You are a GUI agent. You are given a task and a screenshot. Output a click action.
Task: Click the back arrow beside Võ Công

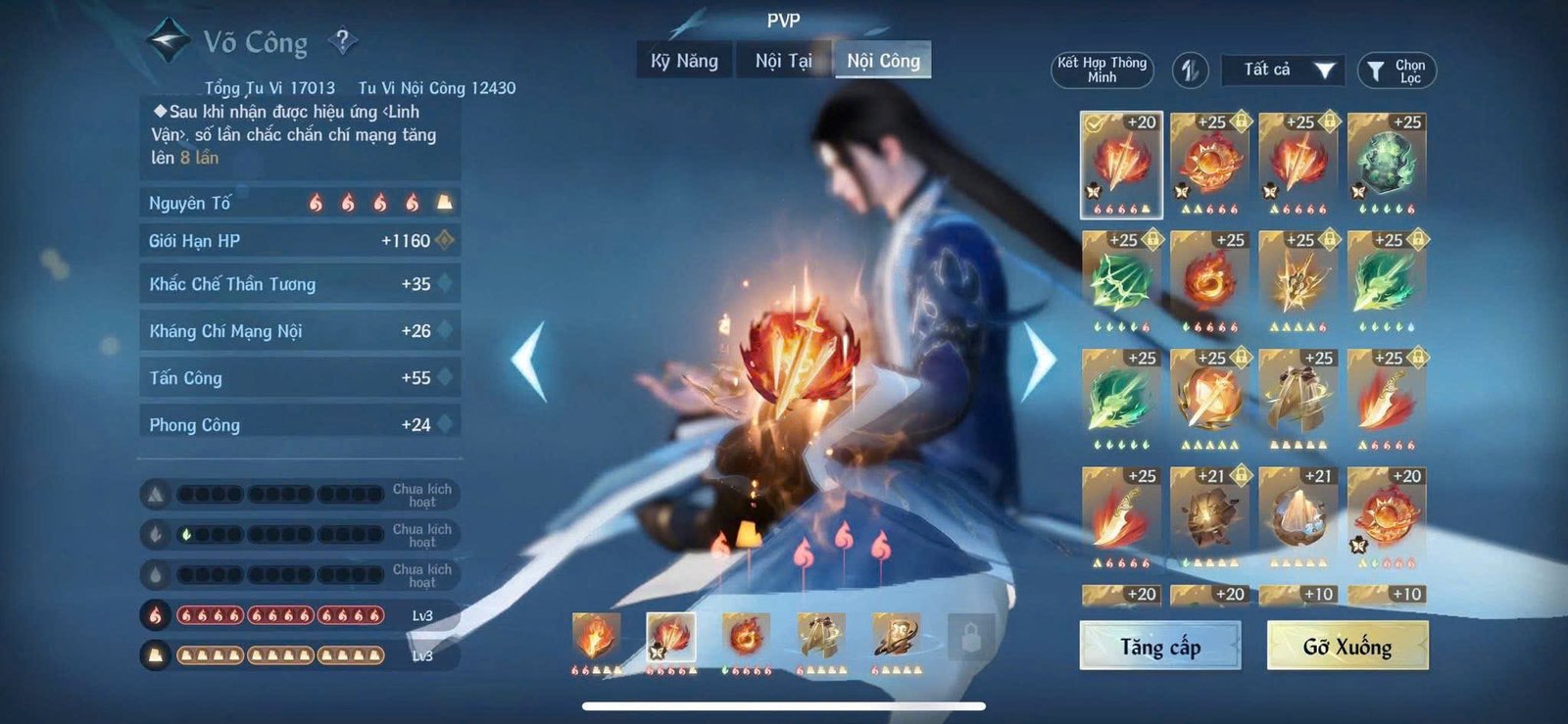tap(167, 39)
